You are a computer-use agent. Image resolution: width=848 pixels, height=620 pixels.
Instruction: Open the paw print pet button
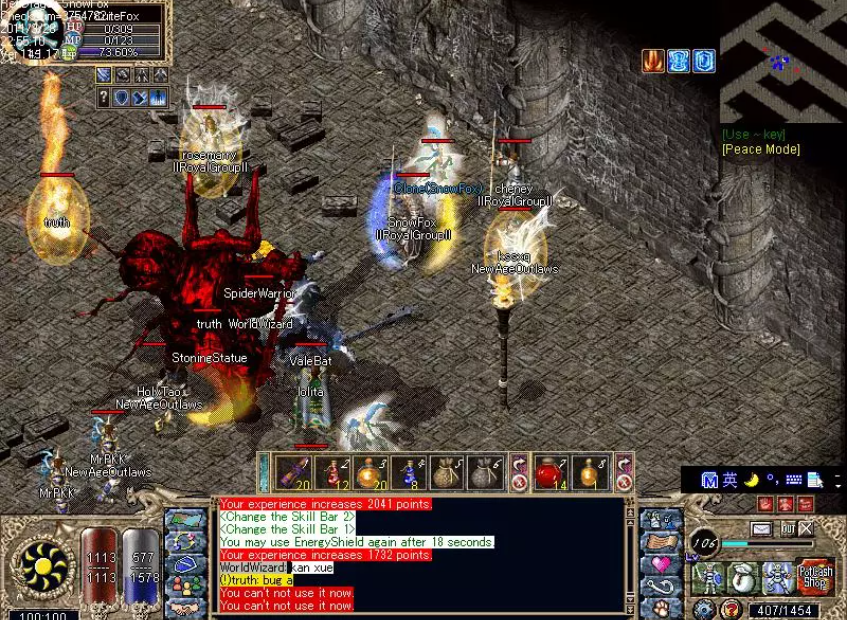[x=660, y=606]
